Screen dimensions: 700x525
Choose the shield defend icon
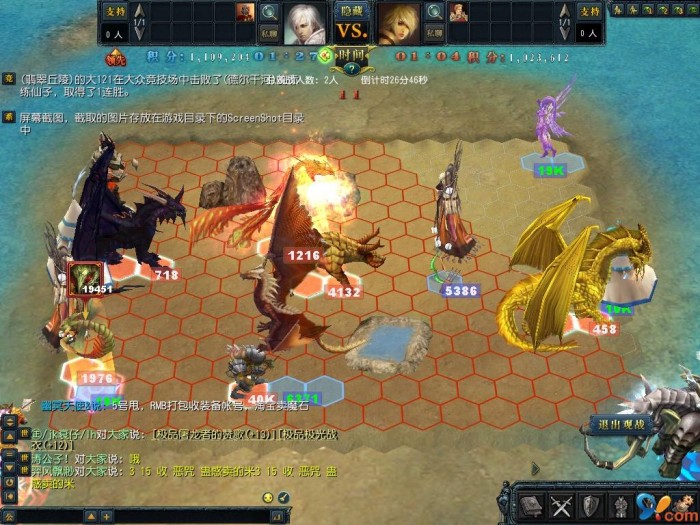pyautogui.click(x=592, y=505)
